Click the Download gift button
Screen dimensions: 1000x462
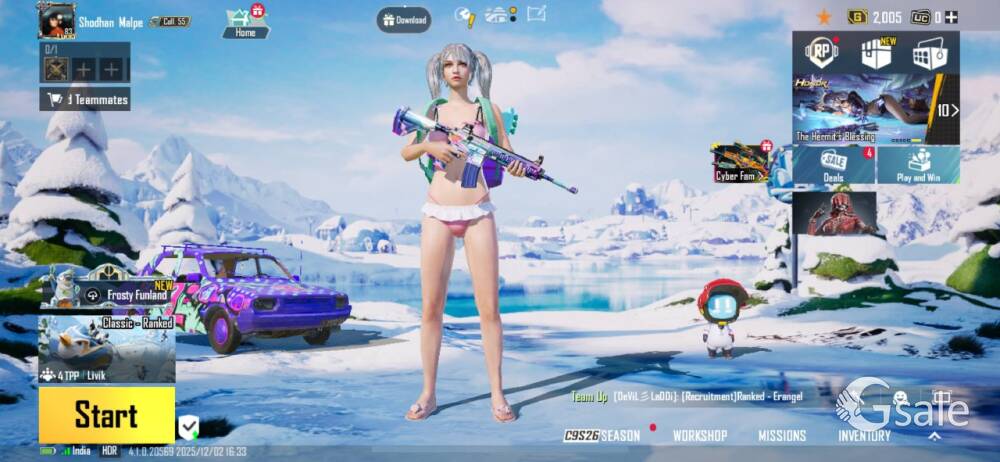point(404,19)
